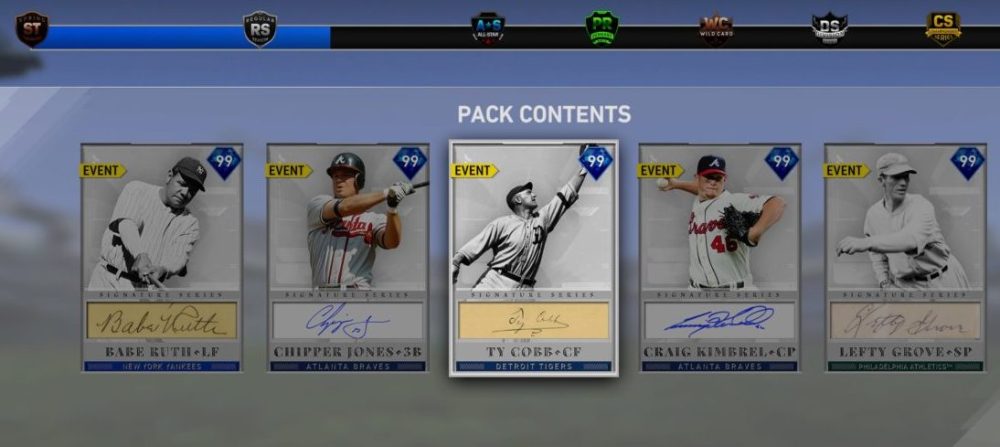Image resolution: width=1000 pixels, height=447 pixels.
Task: Choose the green PR badge
Action: (602, 28)
